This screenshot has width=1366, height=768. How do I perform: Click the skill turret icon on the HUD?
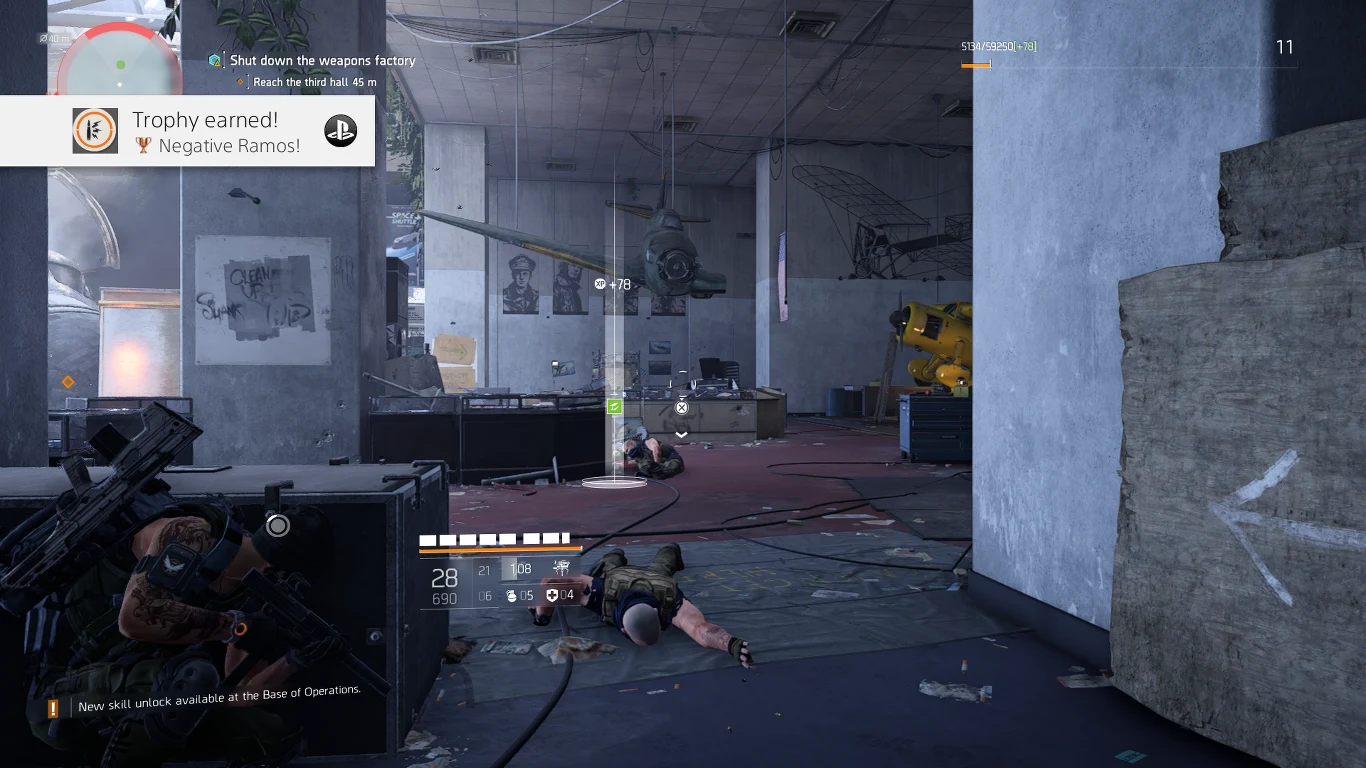point(561,569)
